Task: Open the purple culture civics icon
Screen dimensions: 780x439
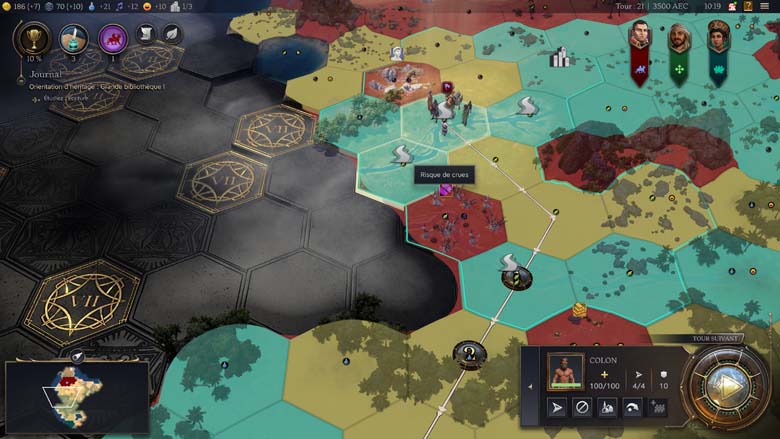Action: [112, 40]
